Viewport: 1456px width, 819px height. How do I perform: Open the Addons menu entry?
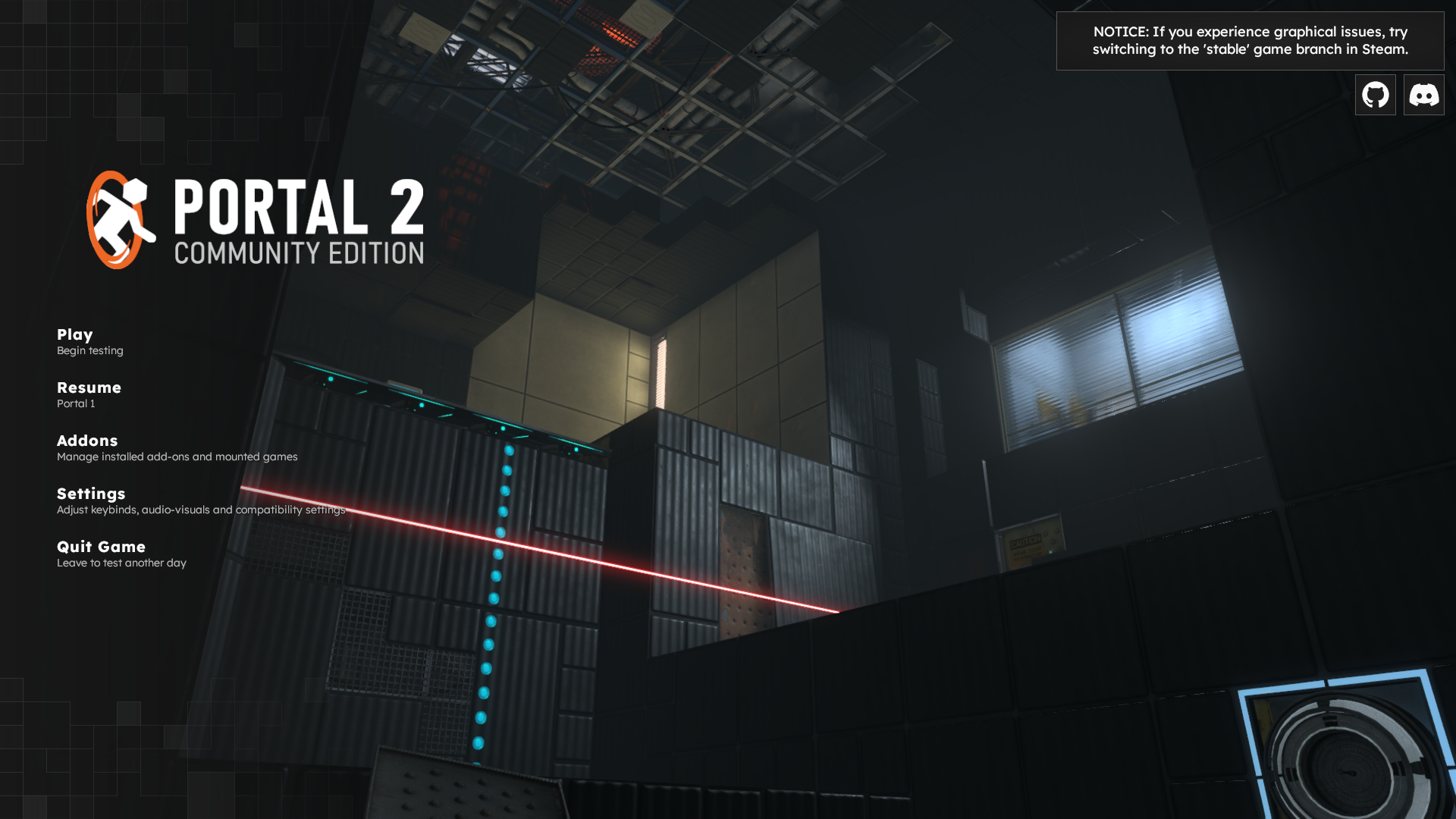tap(86, 441)
